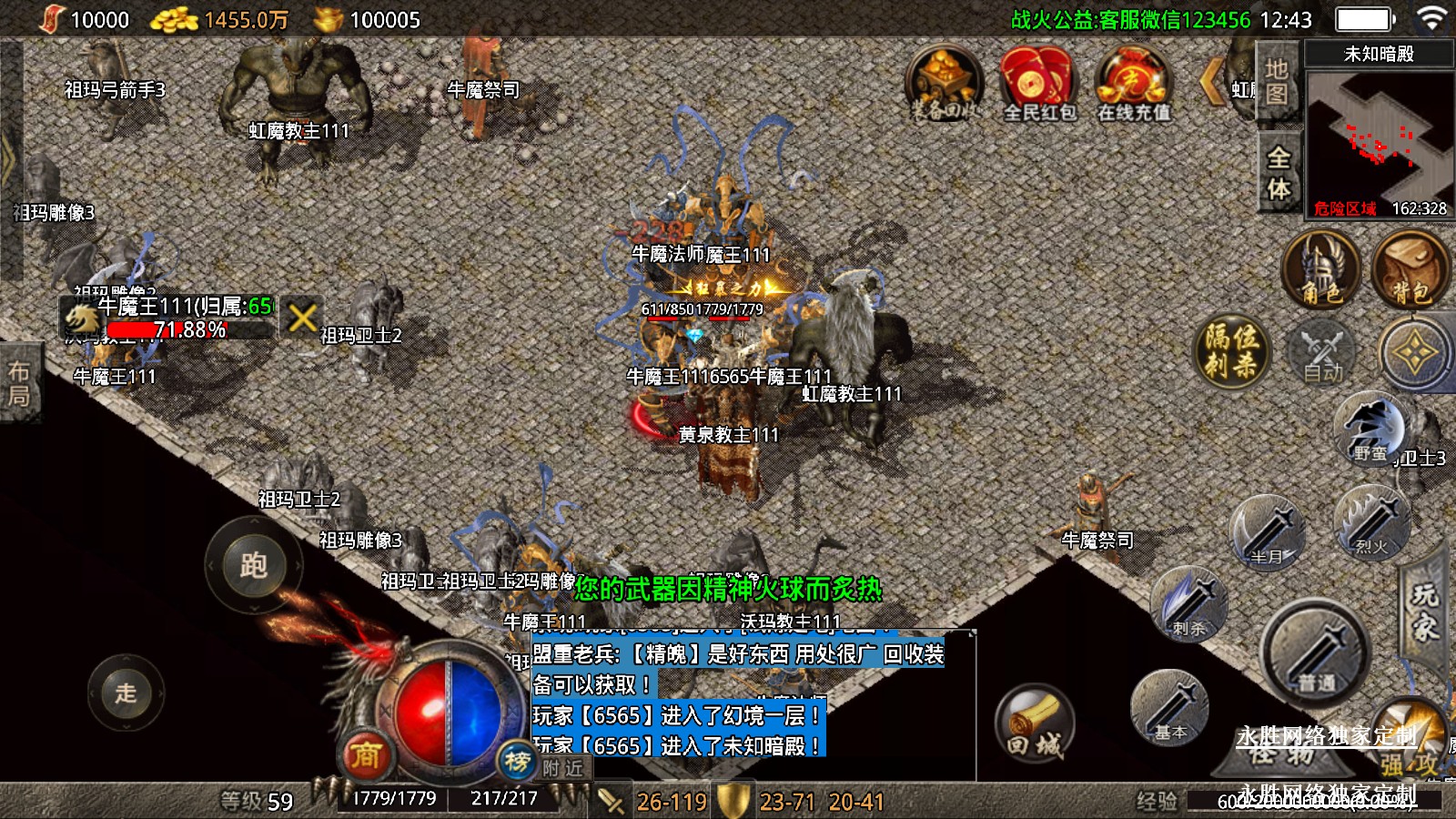This screenshot has height=819, width=1456.
Task: Open the 在线充值 recharge shop
Action: tap(1132, 85)
